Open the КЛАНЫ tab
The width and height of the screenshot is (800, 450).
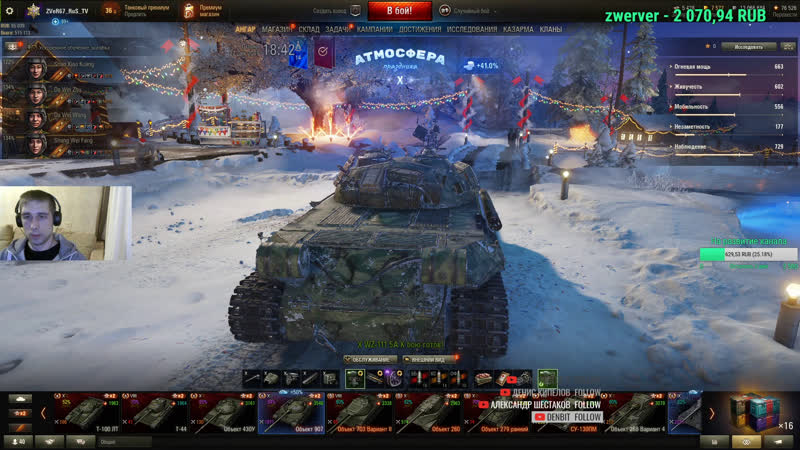click(x=551, y=30)
